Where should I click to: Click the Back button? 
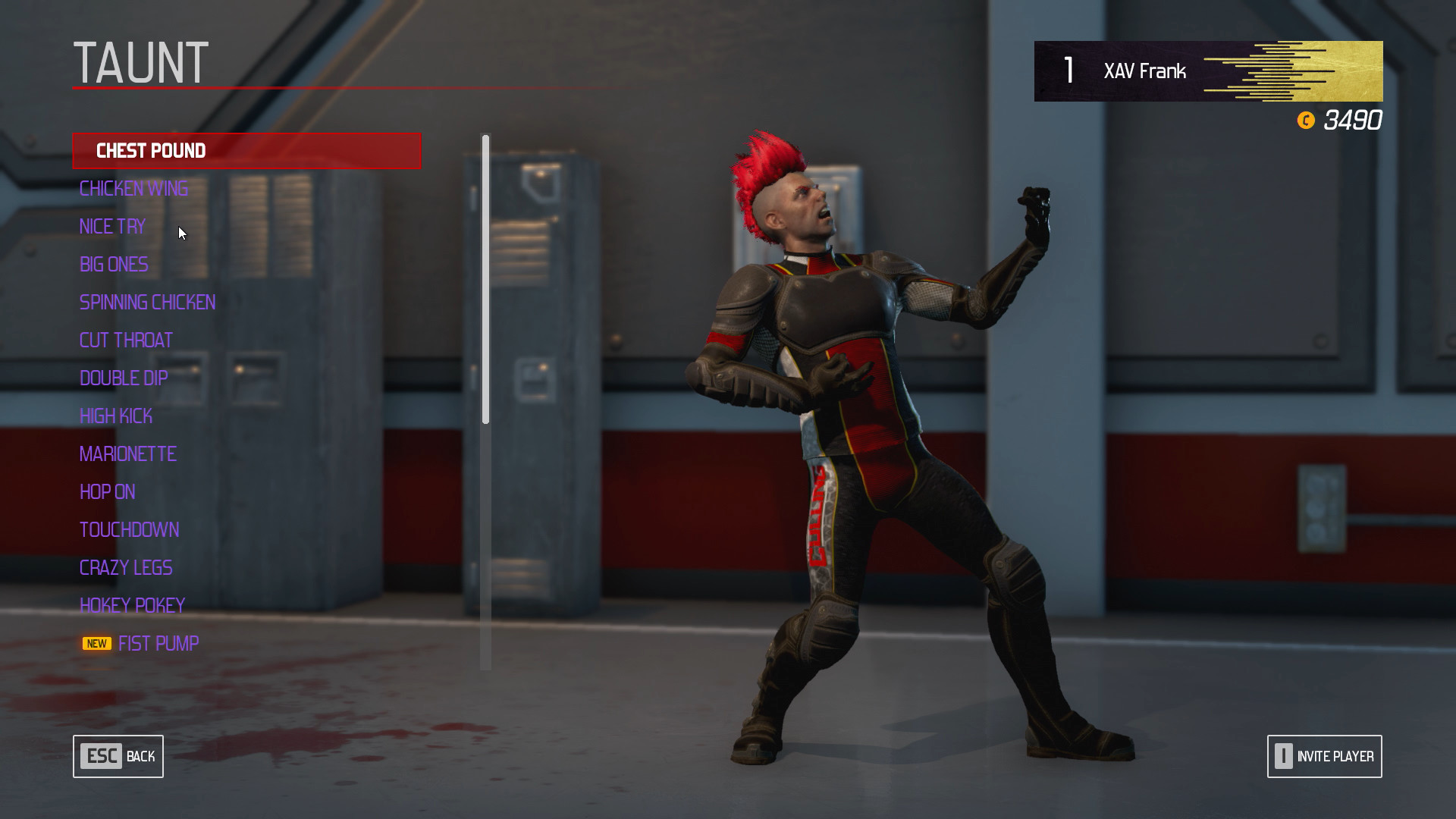click(x=118, y=756)
